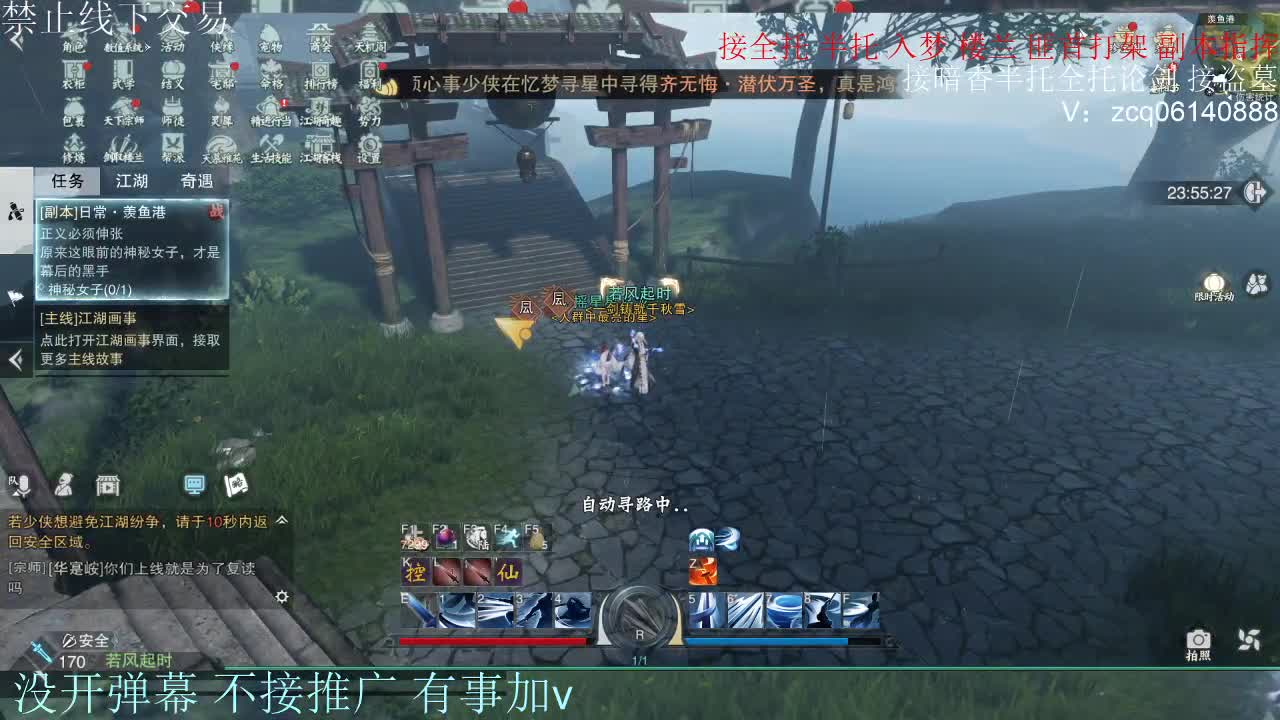Image resolution: width=1280 pixels, height=720 pixels.
Task: Expand the 数值系统 submenu arrow
Action: (x=147, y=46)
